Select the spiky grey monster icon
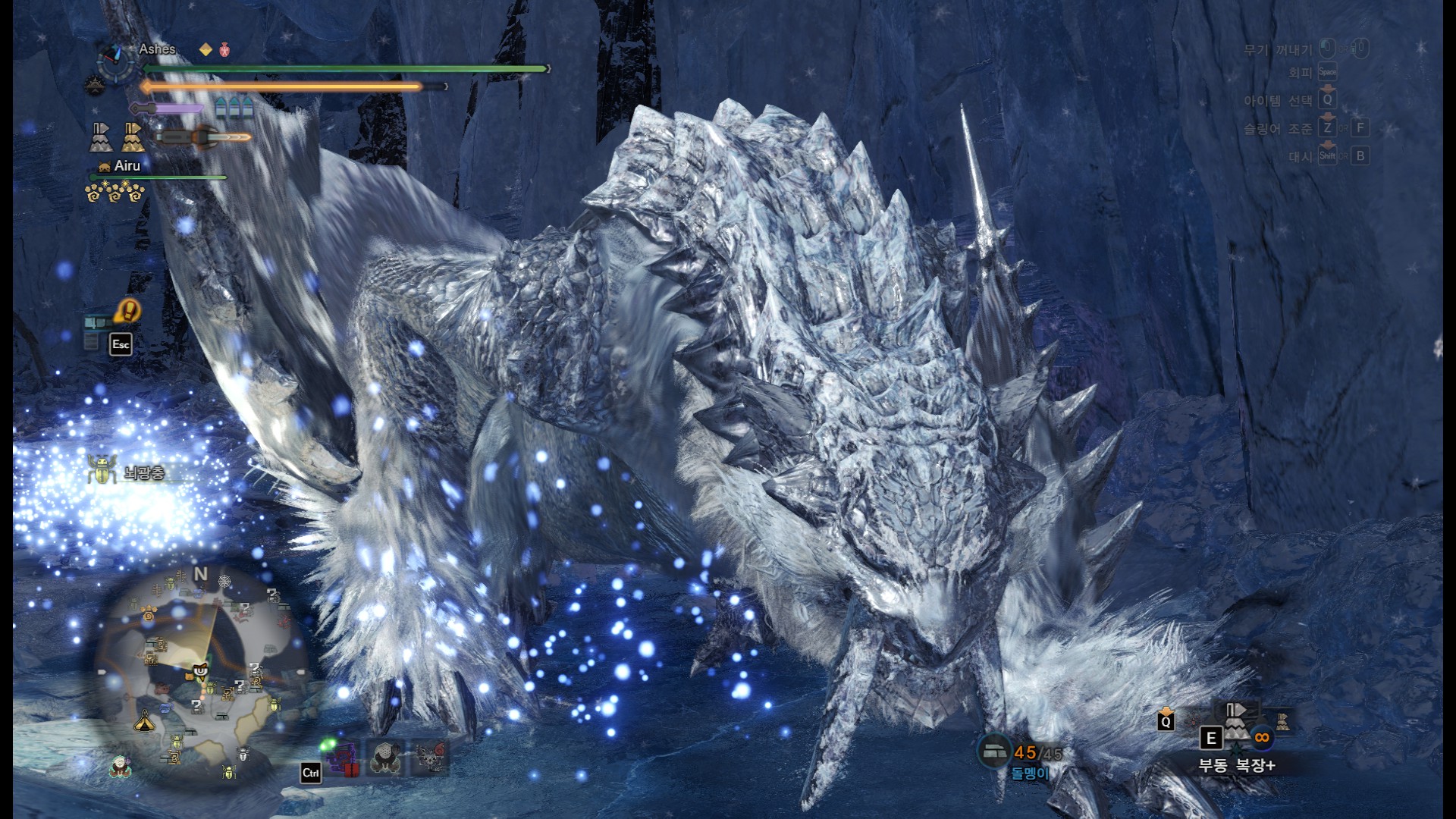 click(x=431, y=757)
